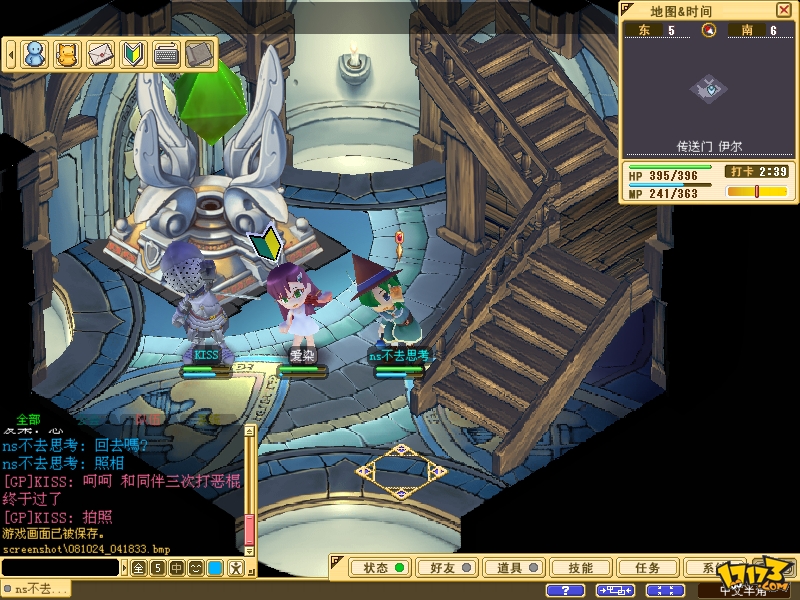
Task: Open the grey scroll map icon
Action: coord(199,53)
